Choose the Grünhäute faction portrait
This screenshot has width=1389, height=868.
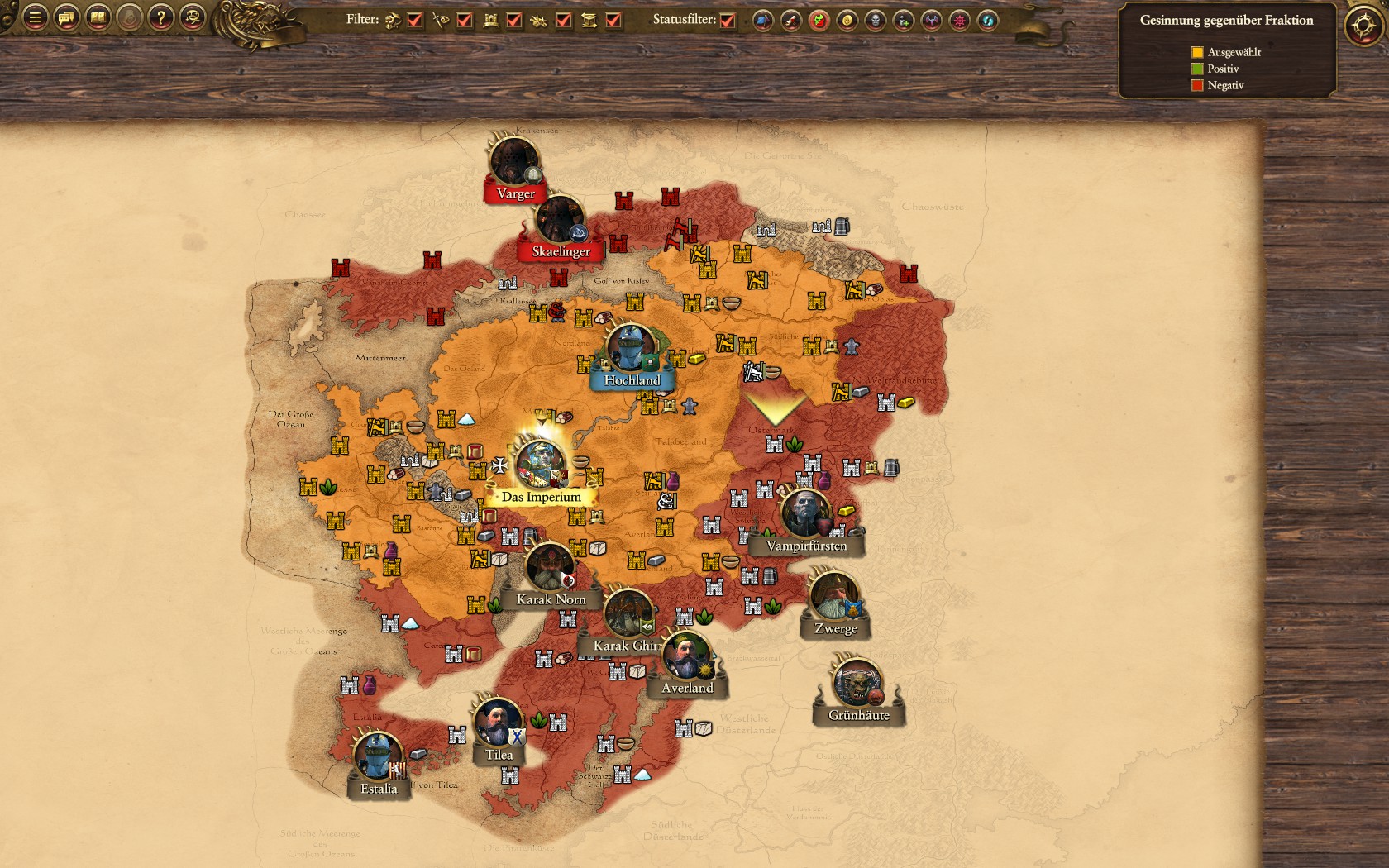pos(858,683)
